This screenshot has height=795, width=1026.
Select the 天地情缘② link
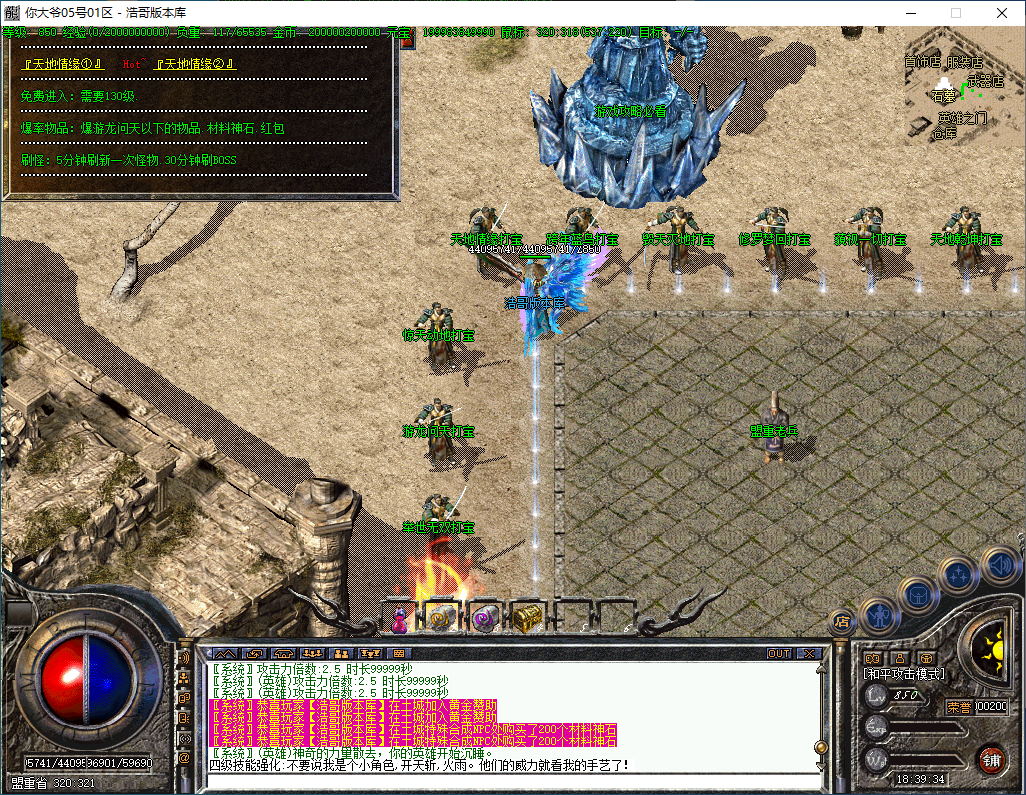[x=196, y=64]
